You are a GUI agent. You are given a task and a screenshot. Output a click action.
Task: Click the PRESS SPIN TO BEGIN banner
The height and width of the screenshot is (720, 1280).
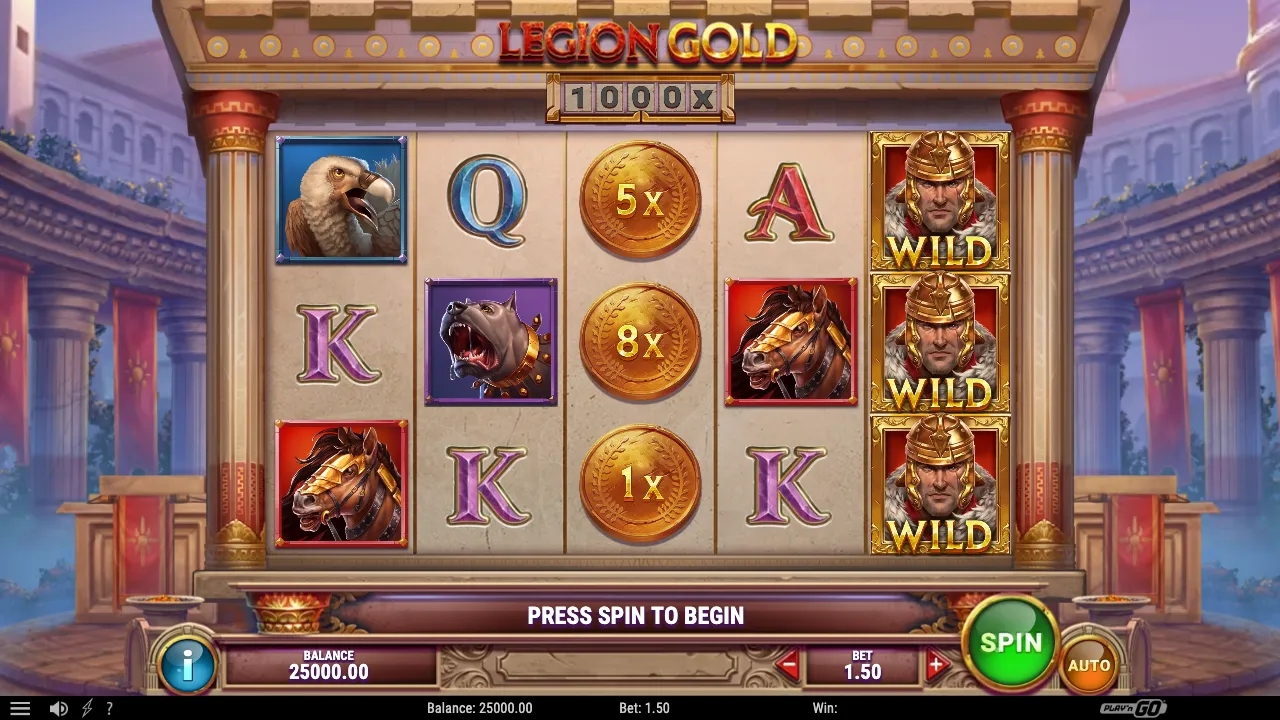(x=637, y=616)
